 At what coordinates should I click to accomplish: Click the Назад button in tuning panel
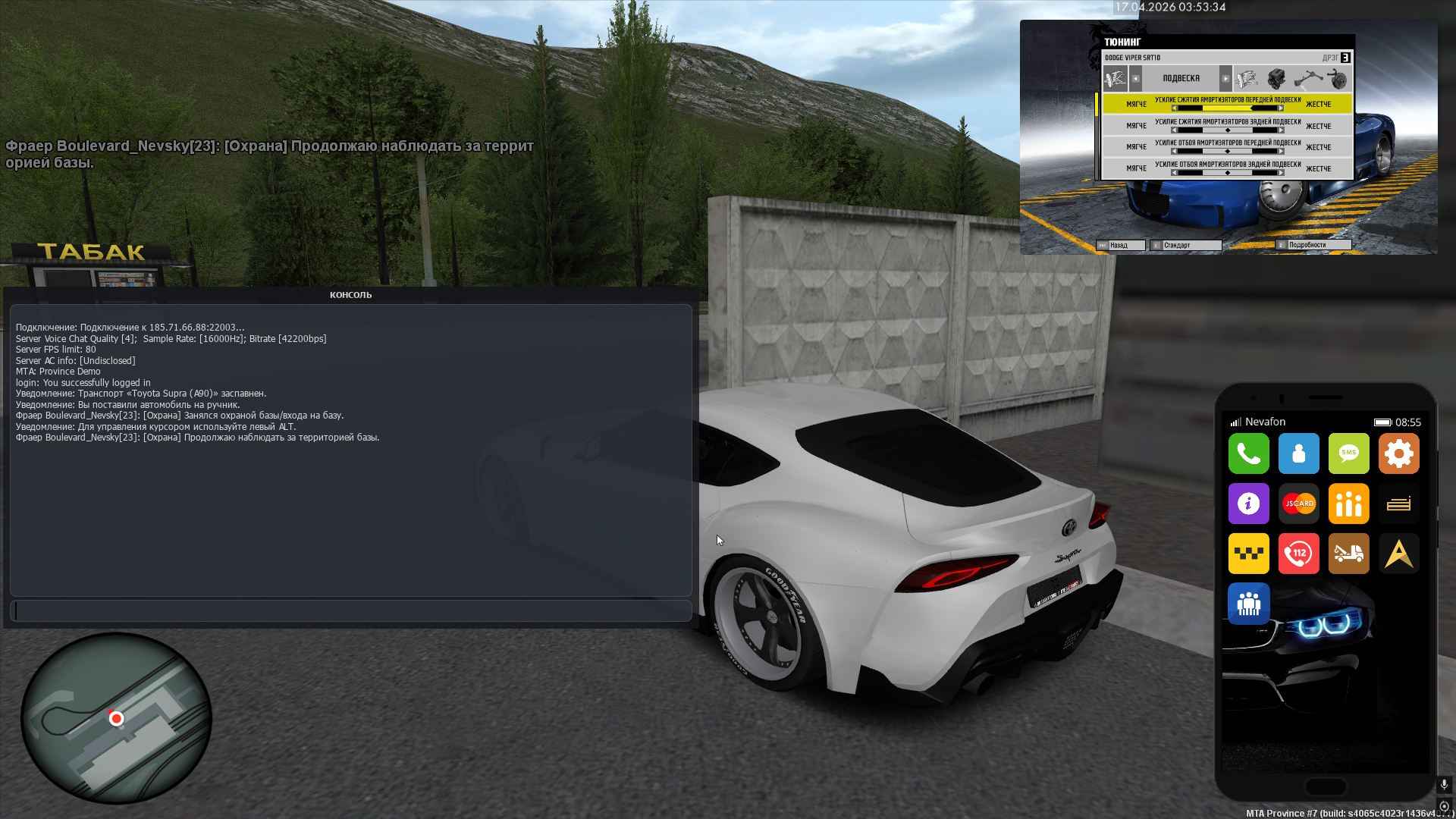(1120, 246)
